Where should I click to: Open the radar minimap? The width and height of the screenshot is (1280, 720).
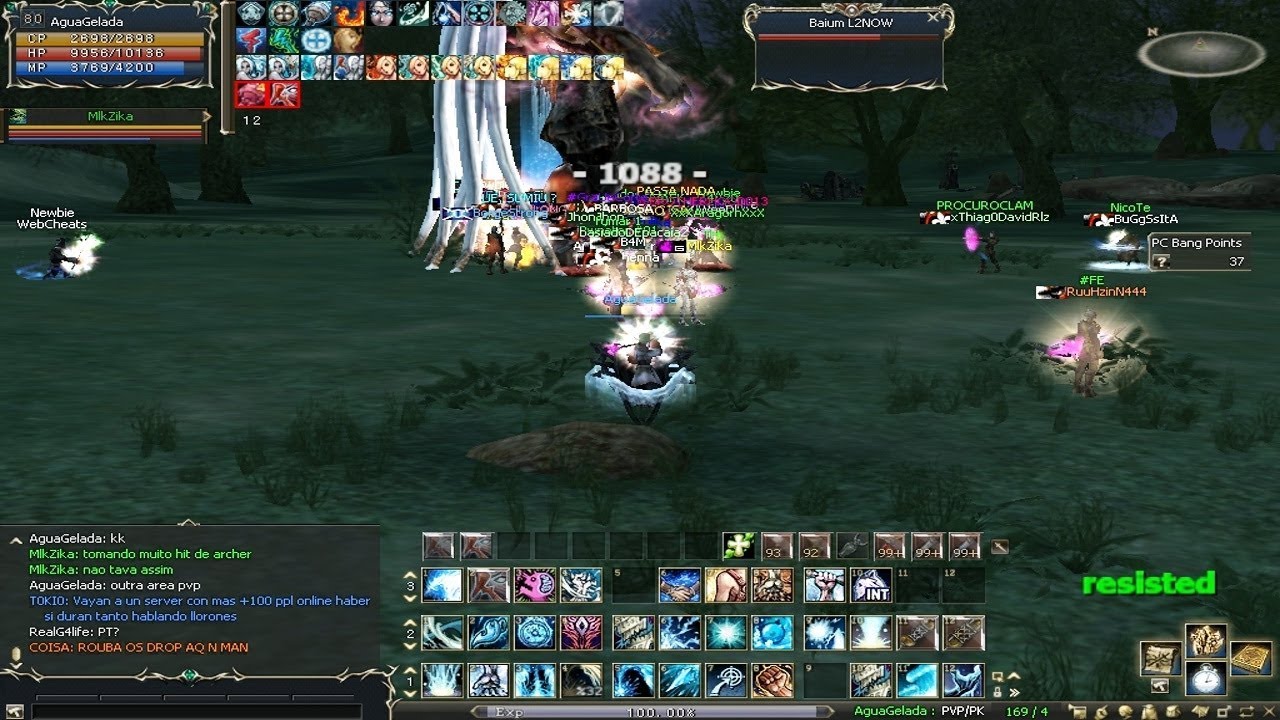click(x=1201, y=53)
